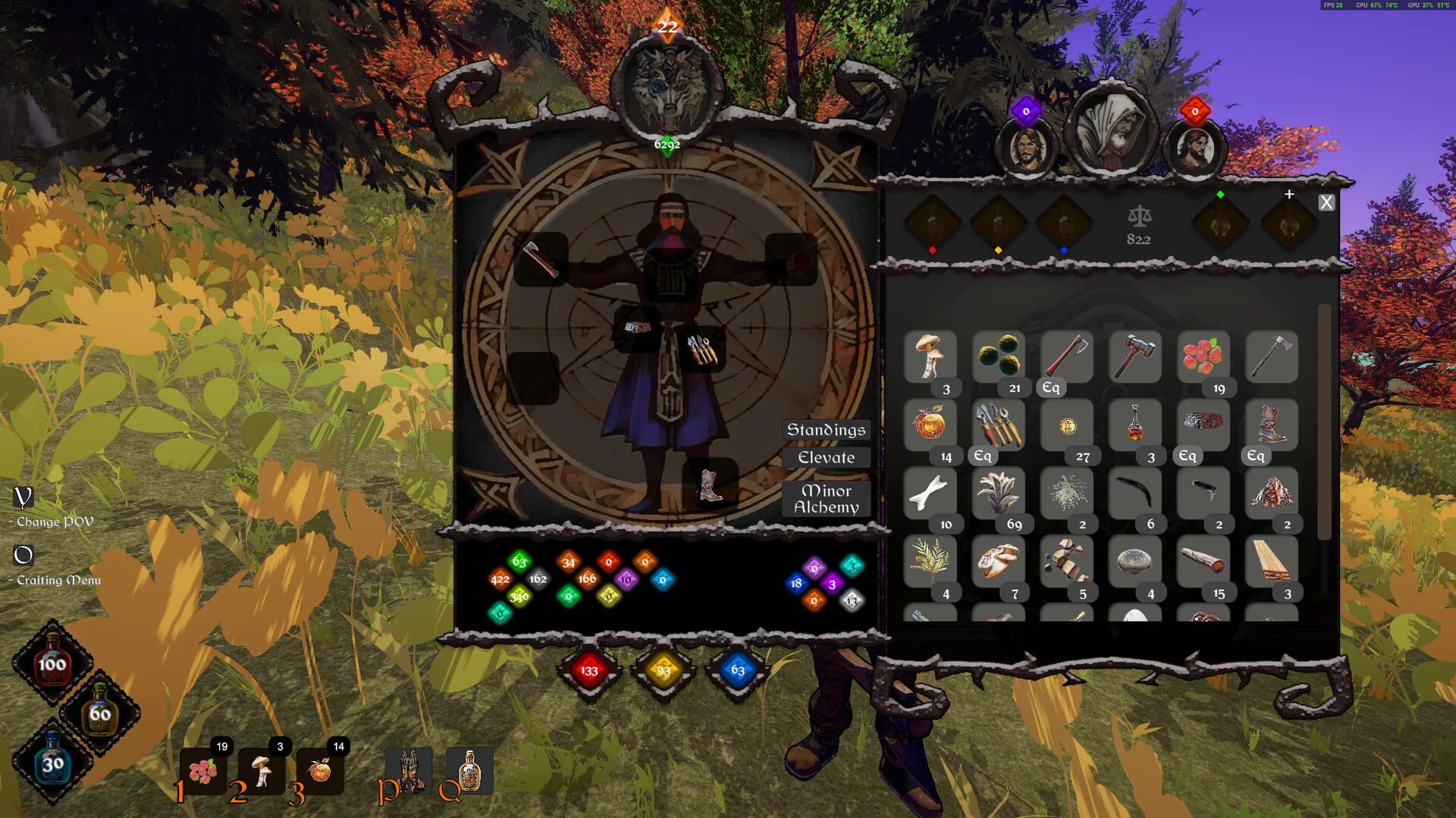Select the equipped tool belt slot
The image size is (1456, 818).
coord(702,349)
